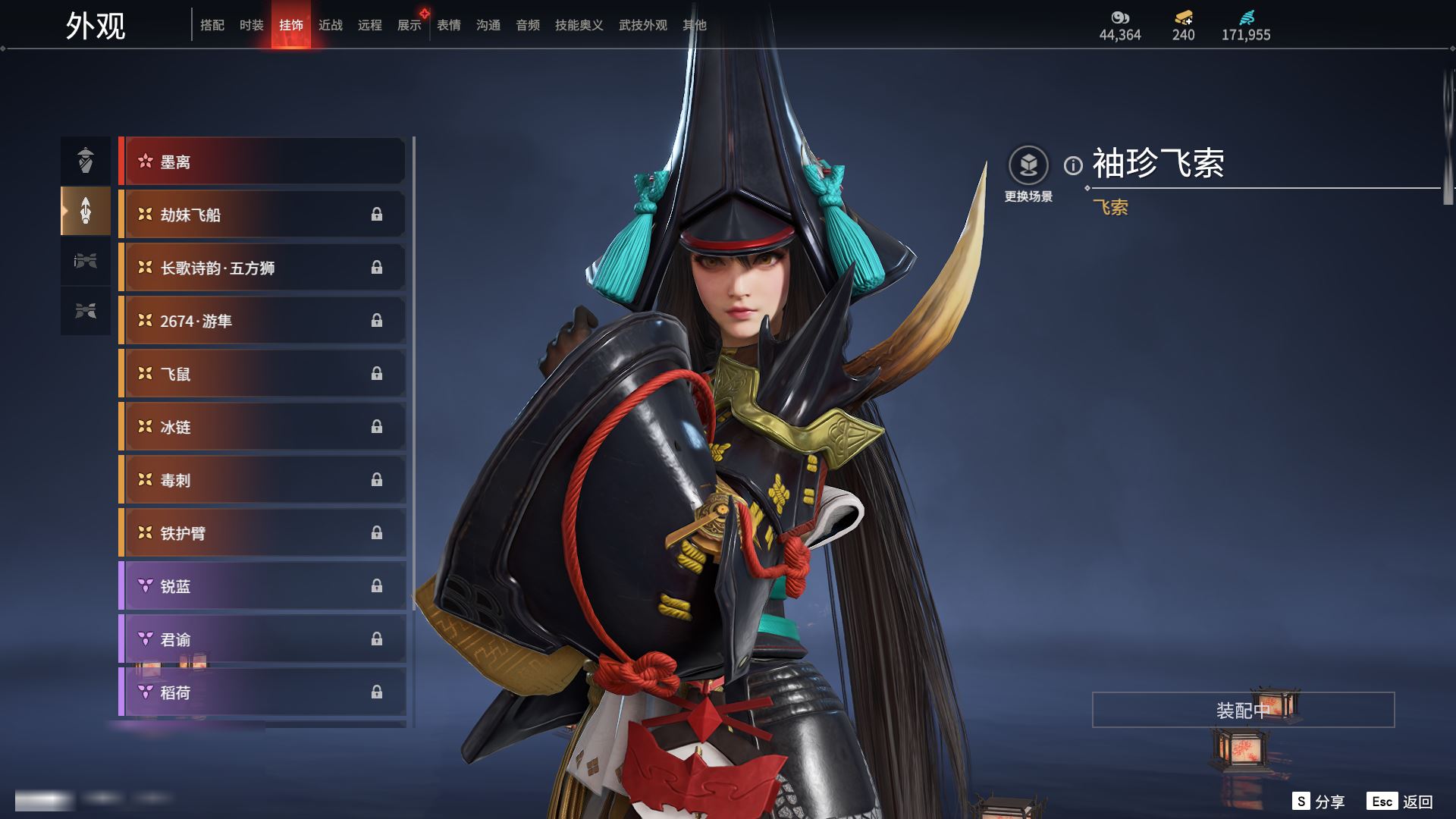1456x819 pixels.
Task: Select the 2674·游隼 accessory
Action: pyautogui.click(x=262, y=321)
